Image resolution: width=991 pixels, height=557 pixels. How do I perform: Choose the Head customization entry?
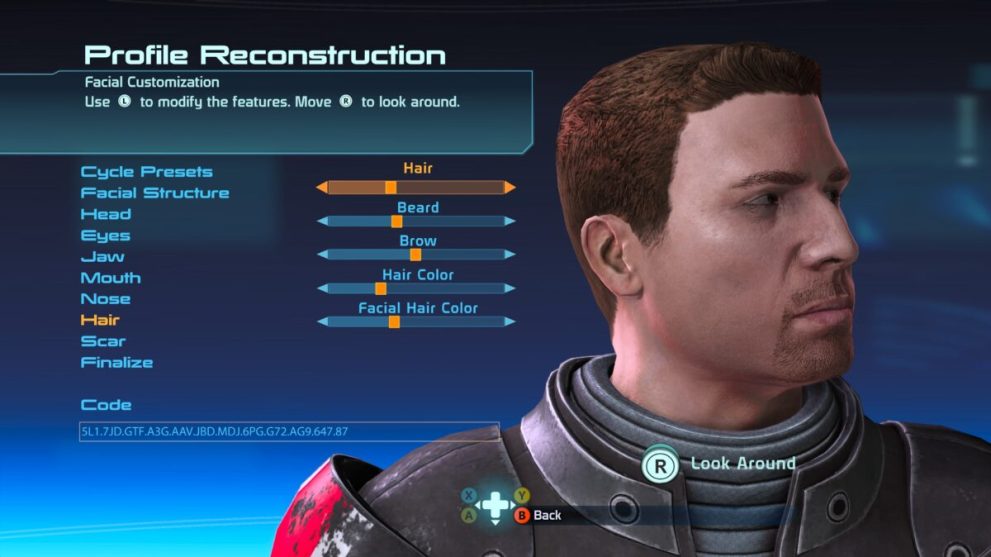(106, 214)
